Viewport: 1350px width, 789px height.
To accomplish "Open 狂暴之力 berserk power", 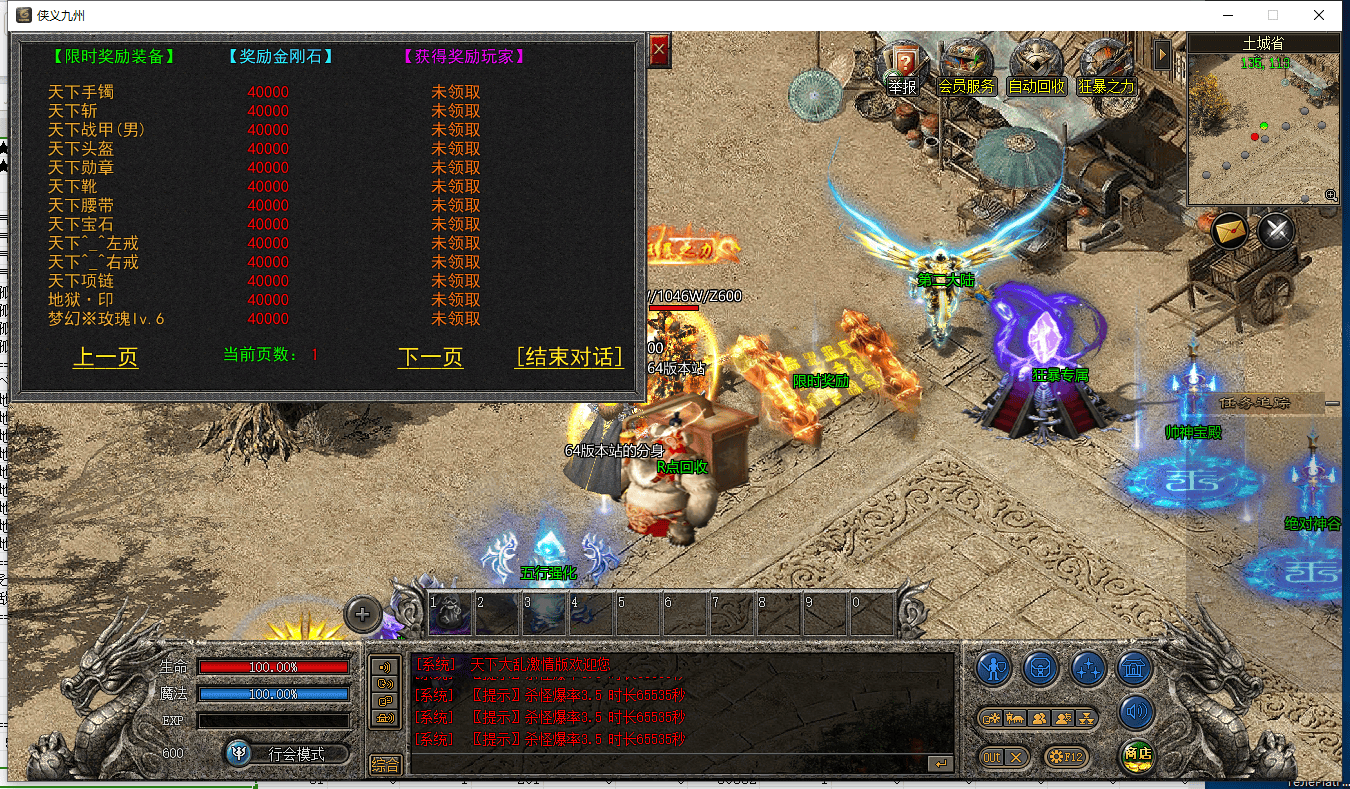I will point(1106,68).
